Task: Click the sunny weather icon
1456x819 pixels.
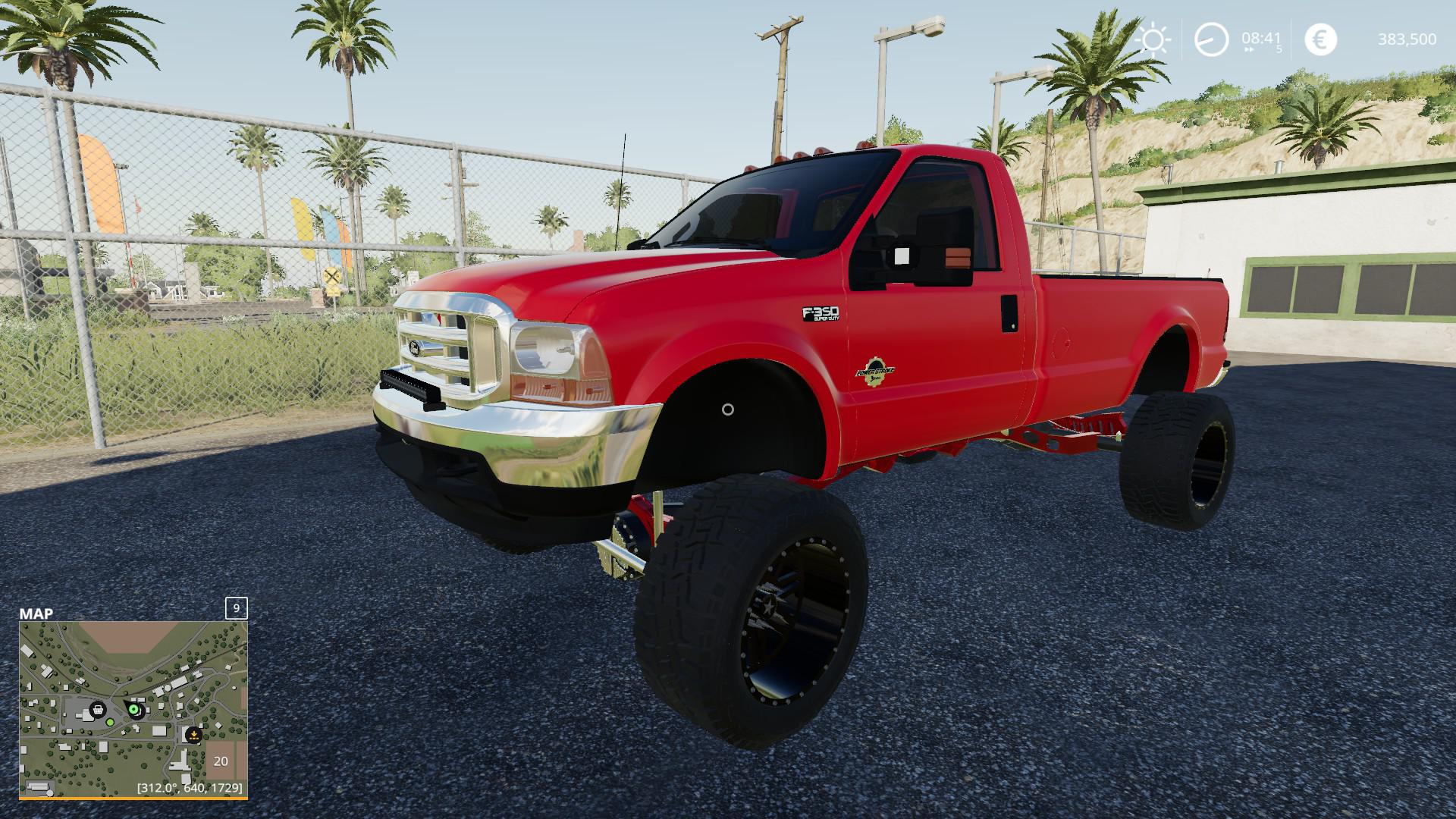Action: (1153, 39)
